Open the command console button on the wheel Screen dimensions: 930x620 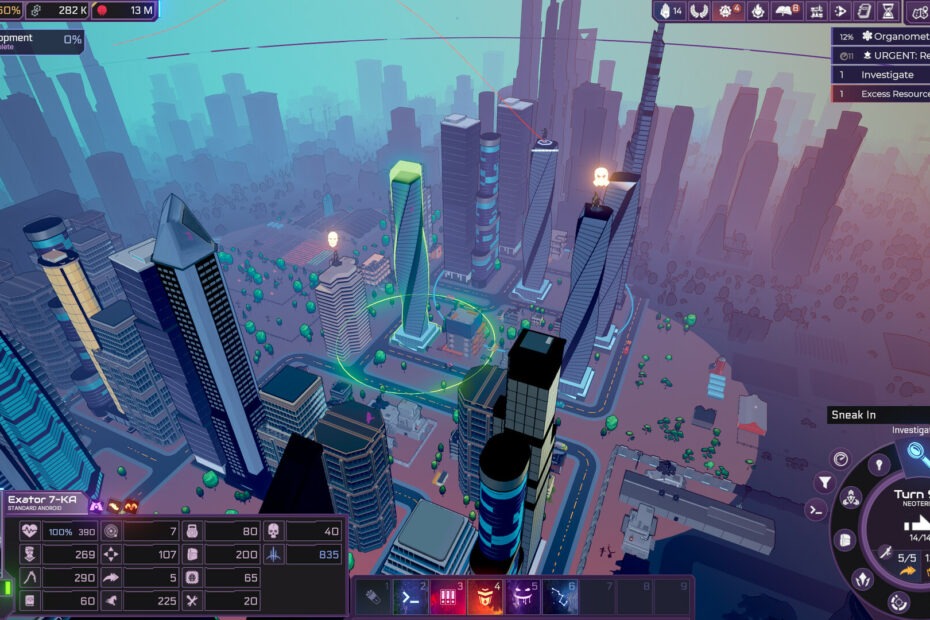pyautogui.click(x=815, y=509)
